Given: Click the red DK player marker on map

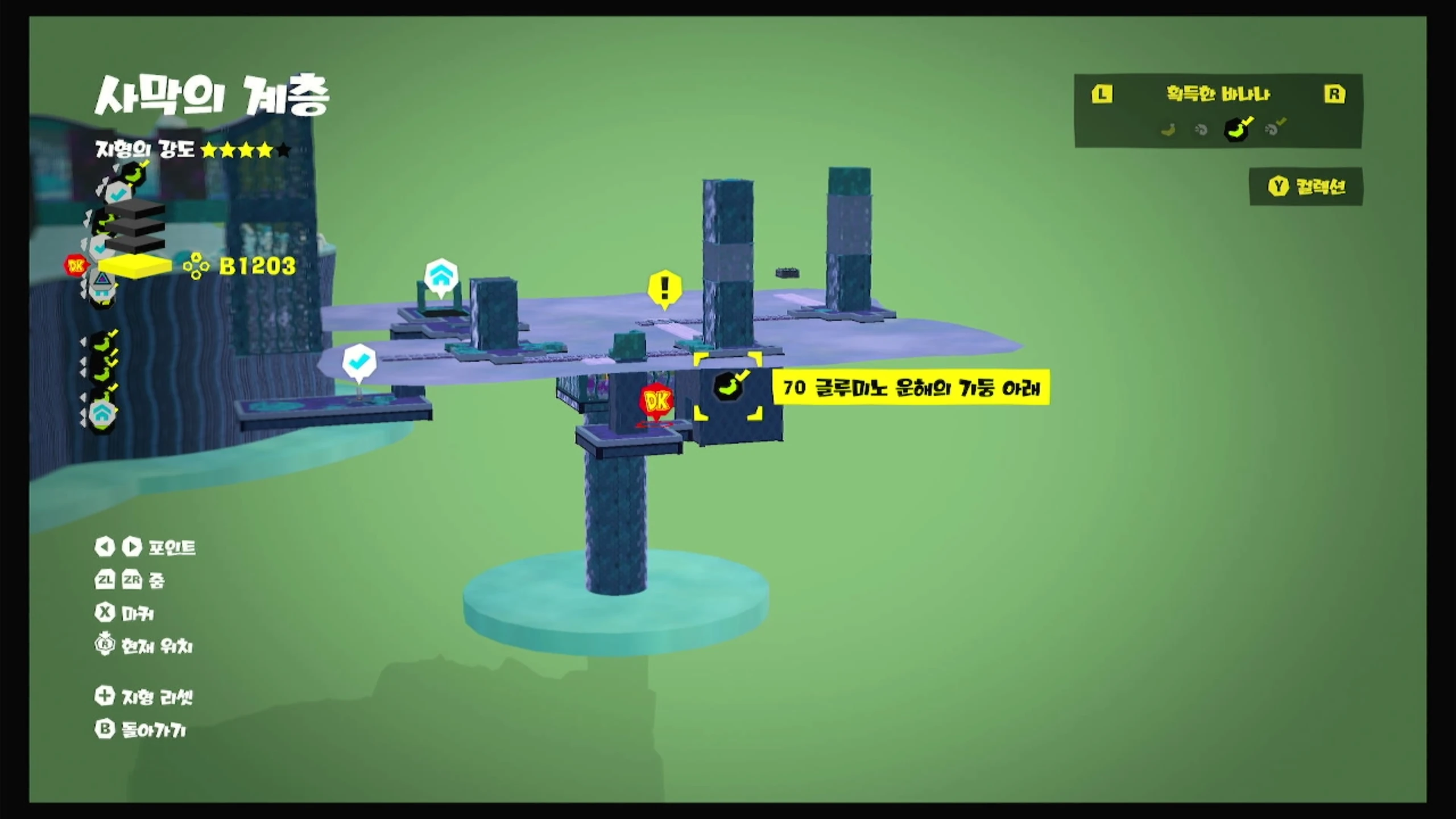Looking at the screenshot, I should tap(656, 402).
